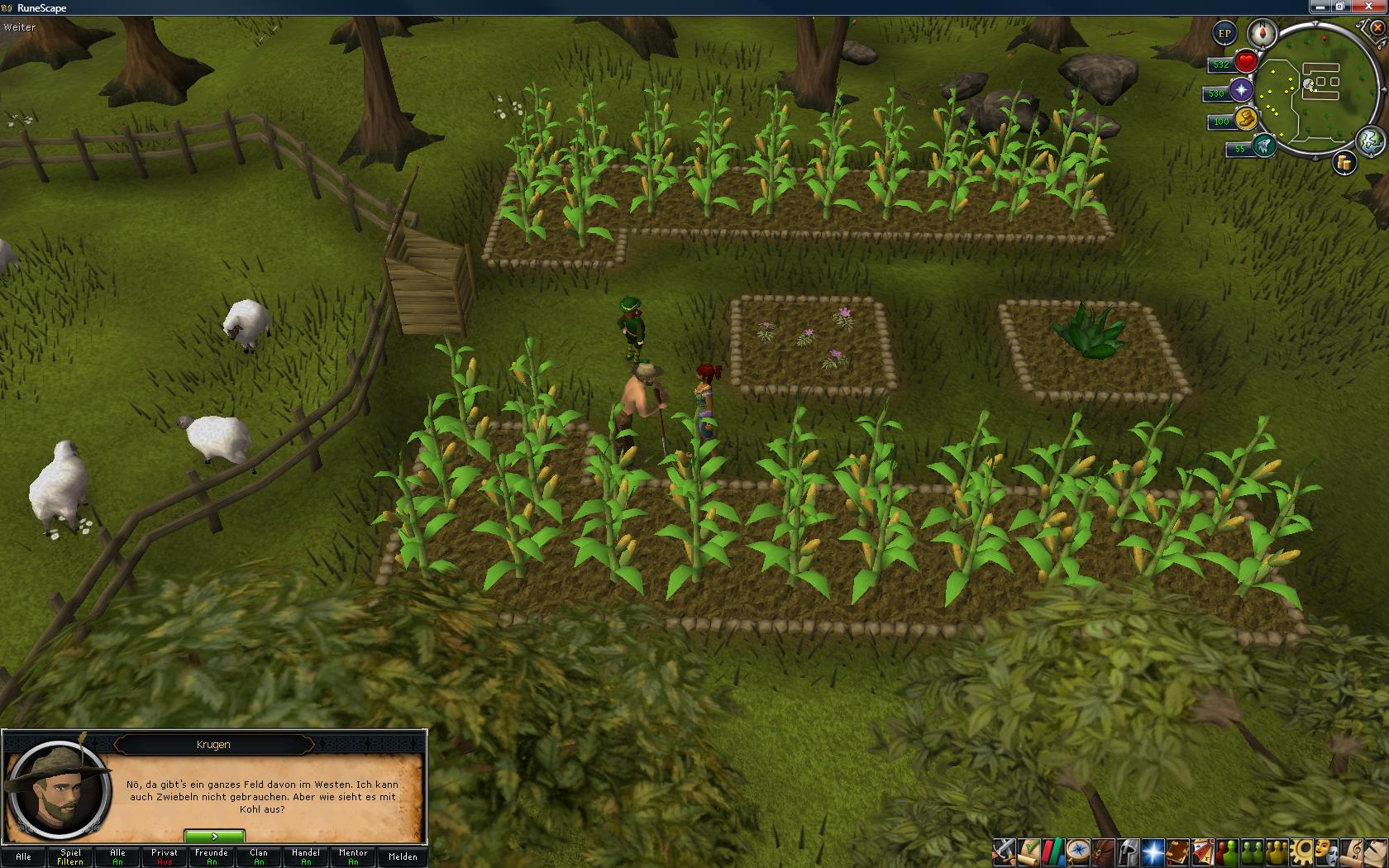Open the Handel chat filter
Screen dimensions: 1389x868
306,856
